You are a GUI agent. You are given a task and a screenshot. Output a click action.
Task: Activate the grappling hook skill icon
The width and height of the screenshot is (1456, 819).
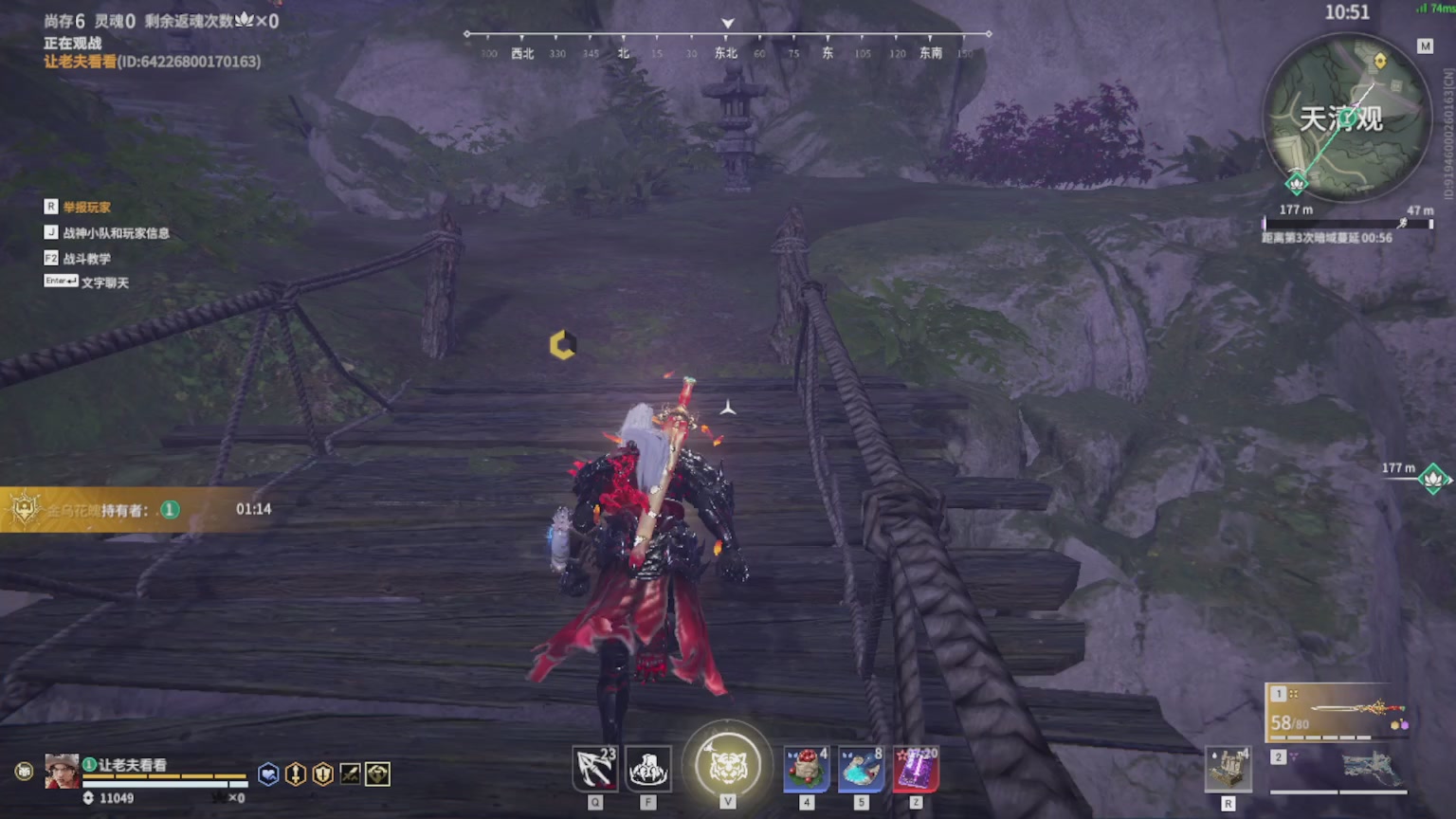pyautogui.click(x=595, y=769)
